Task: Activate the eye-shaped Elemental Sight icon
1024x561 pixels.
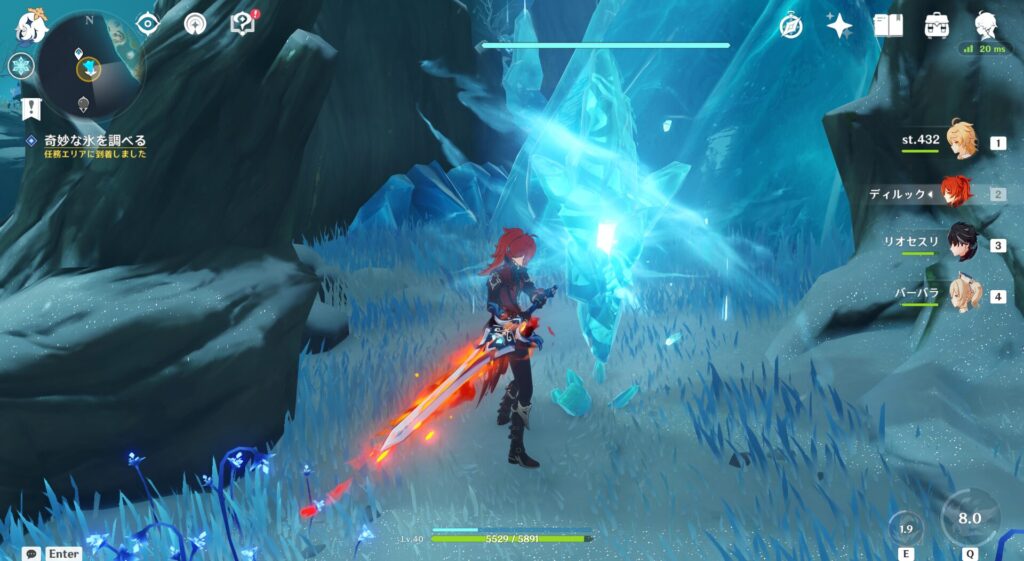Action: [x=148, y=23]
